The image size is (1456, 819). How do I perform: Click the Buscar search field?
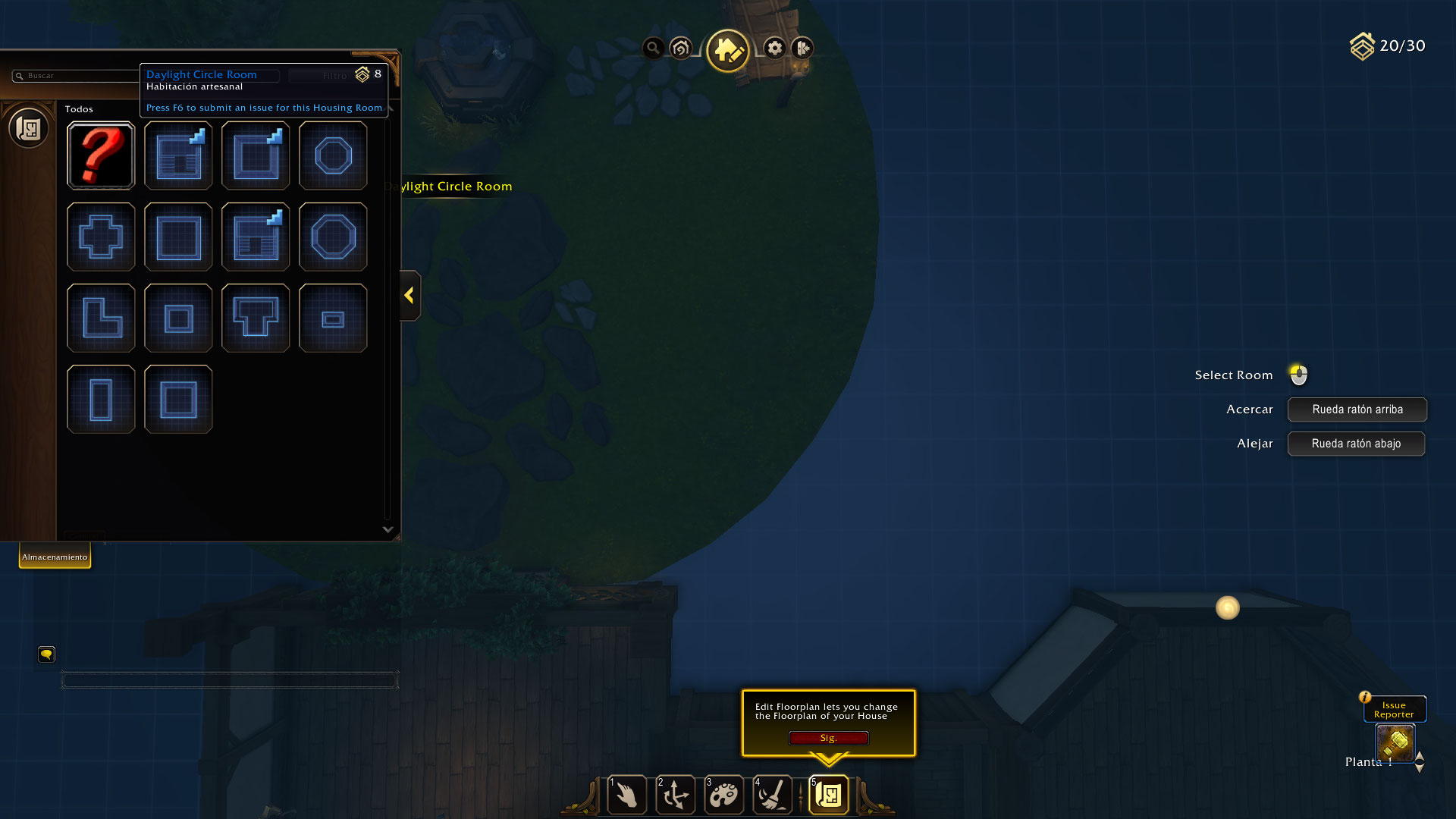(76, 76)
